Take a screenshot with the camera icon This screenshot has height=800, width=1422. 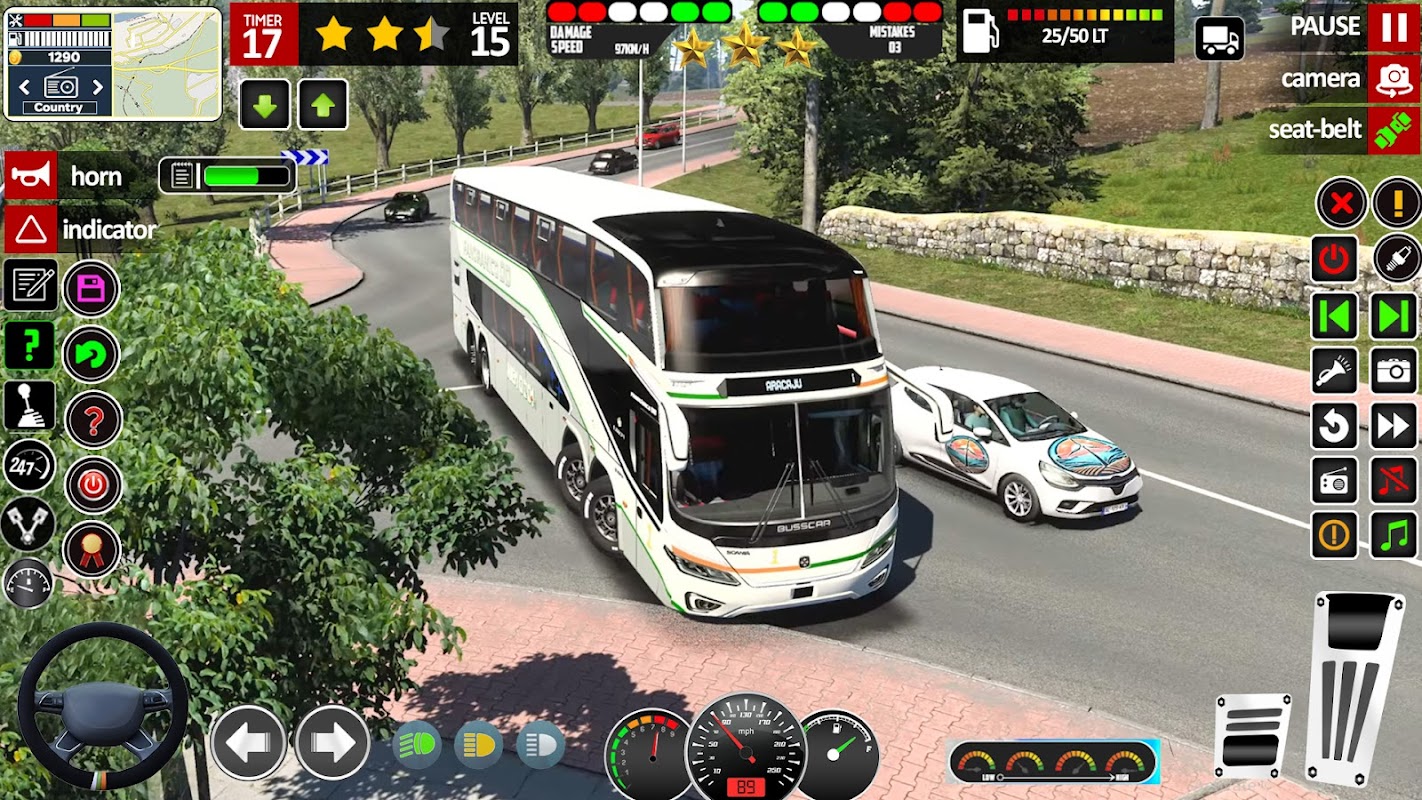click(x=1393, y=371)
